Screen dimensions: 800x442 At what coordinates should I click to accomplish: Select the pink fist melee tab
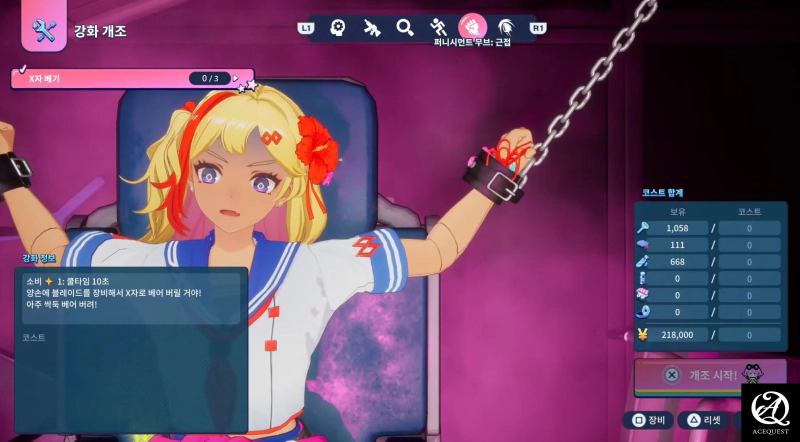[x=472, y=26]
